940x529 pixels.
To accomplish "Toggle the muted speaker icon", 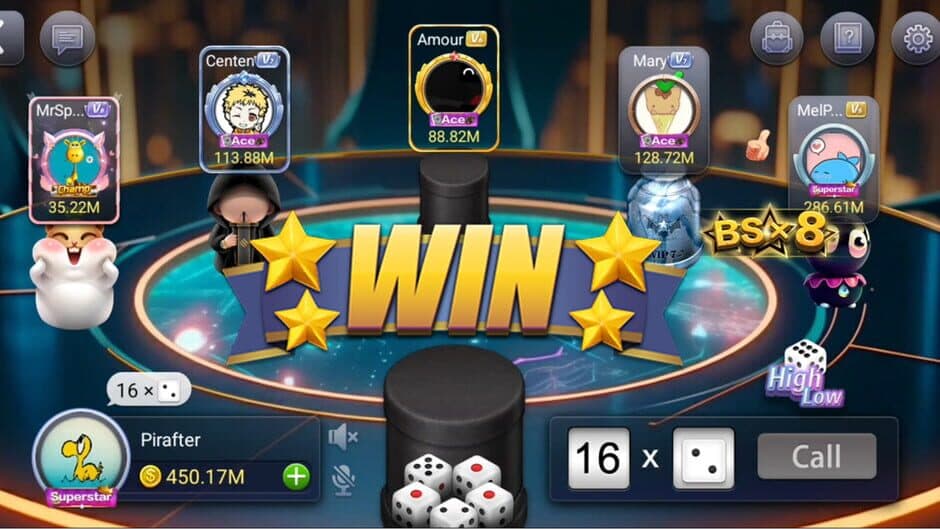I will coord(343,436).
